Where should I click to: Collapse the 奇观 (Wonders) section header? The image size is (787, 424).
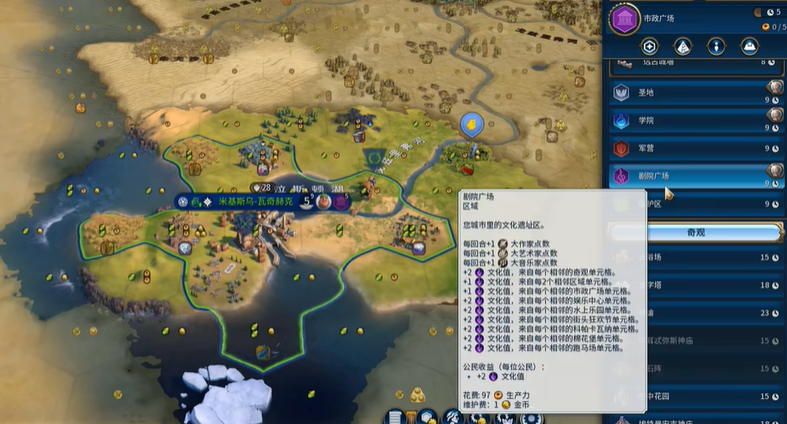[697, 232]
